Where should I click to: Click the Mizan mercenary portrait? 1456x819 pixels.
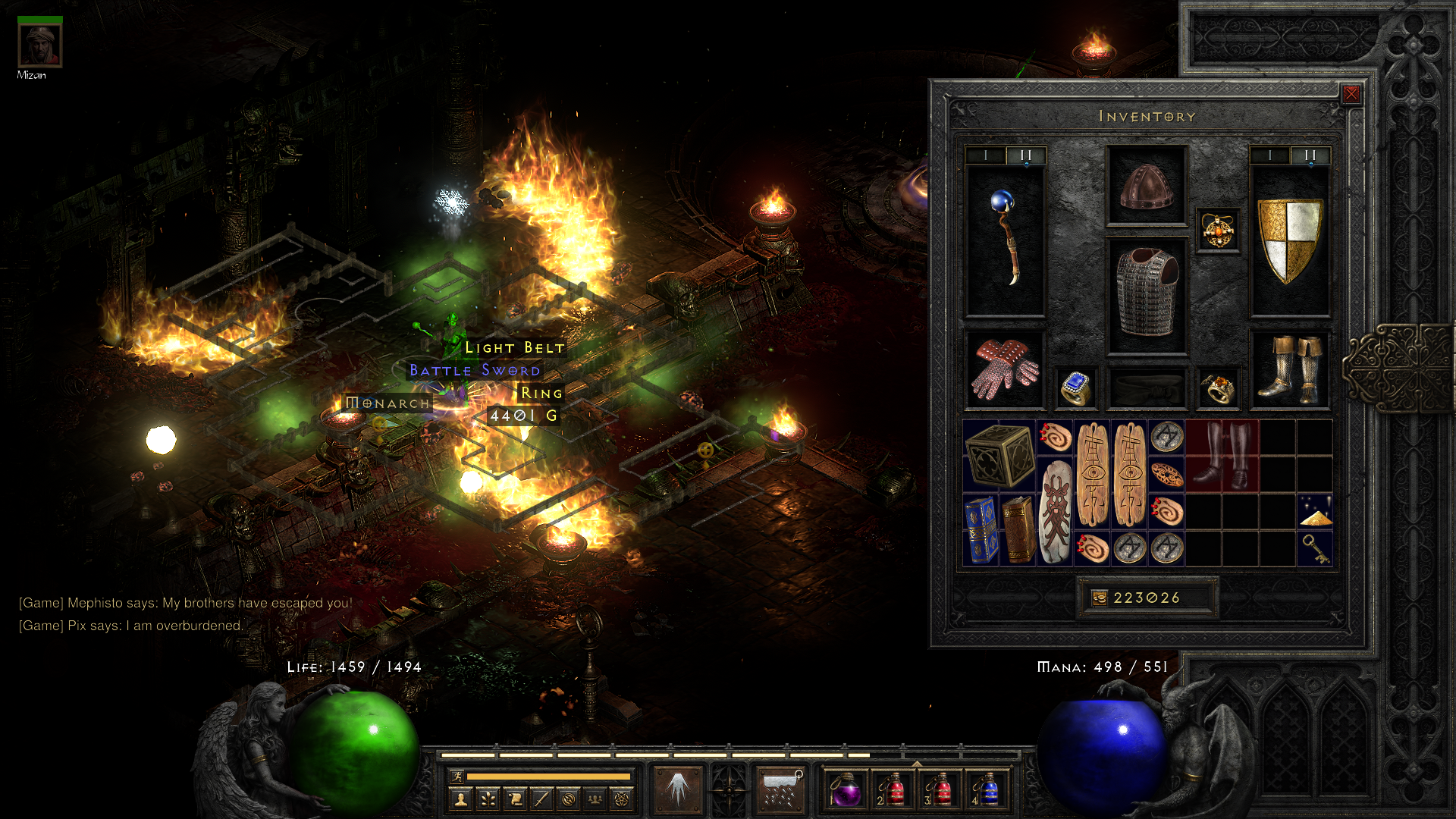(x=39, y=45)
